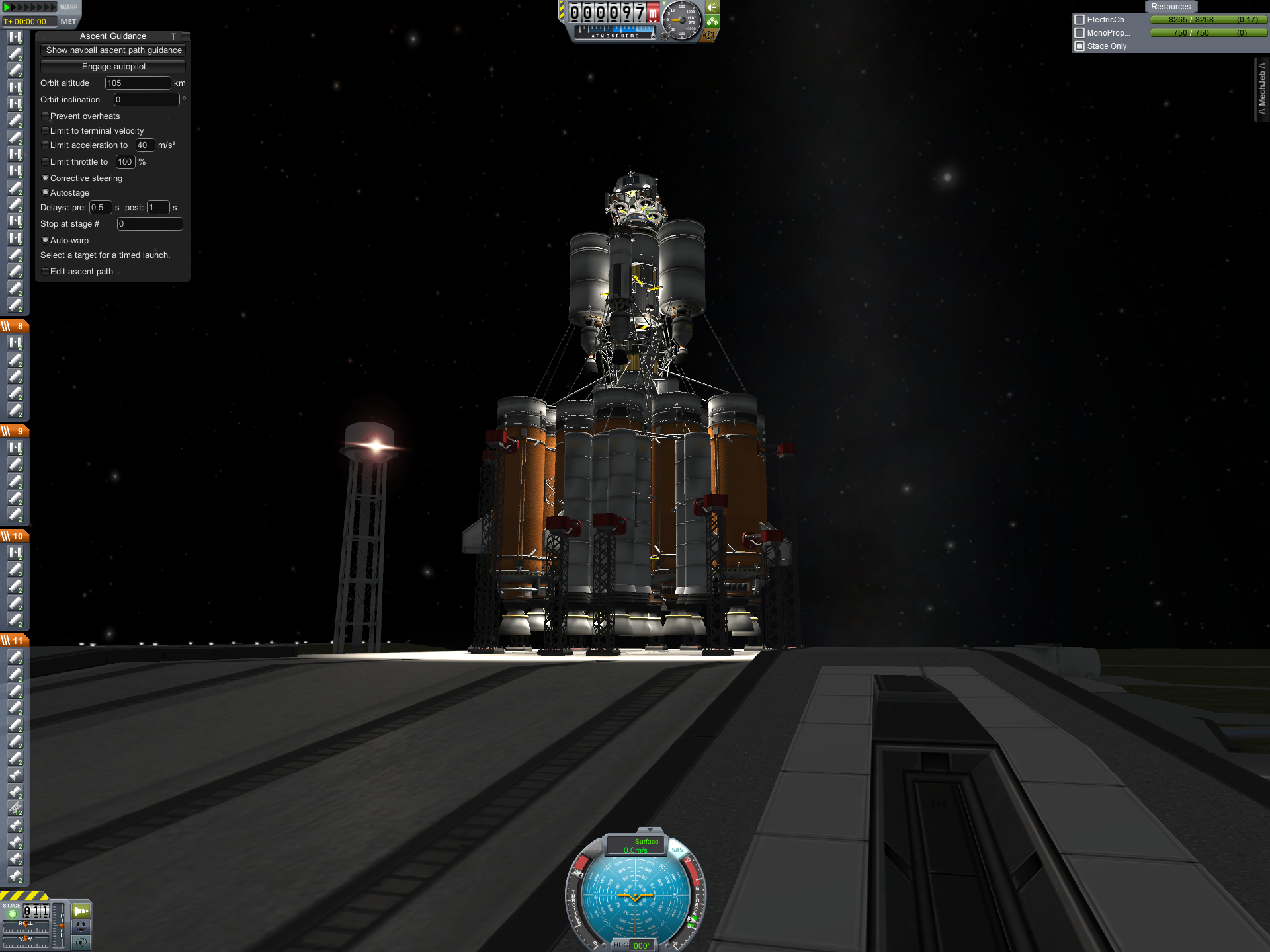Enable the Prevent overheats option

[45, 116]
